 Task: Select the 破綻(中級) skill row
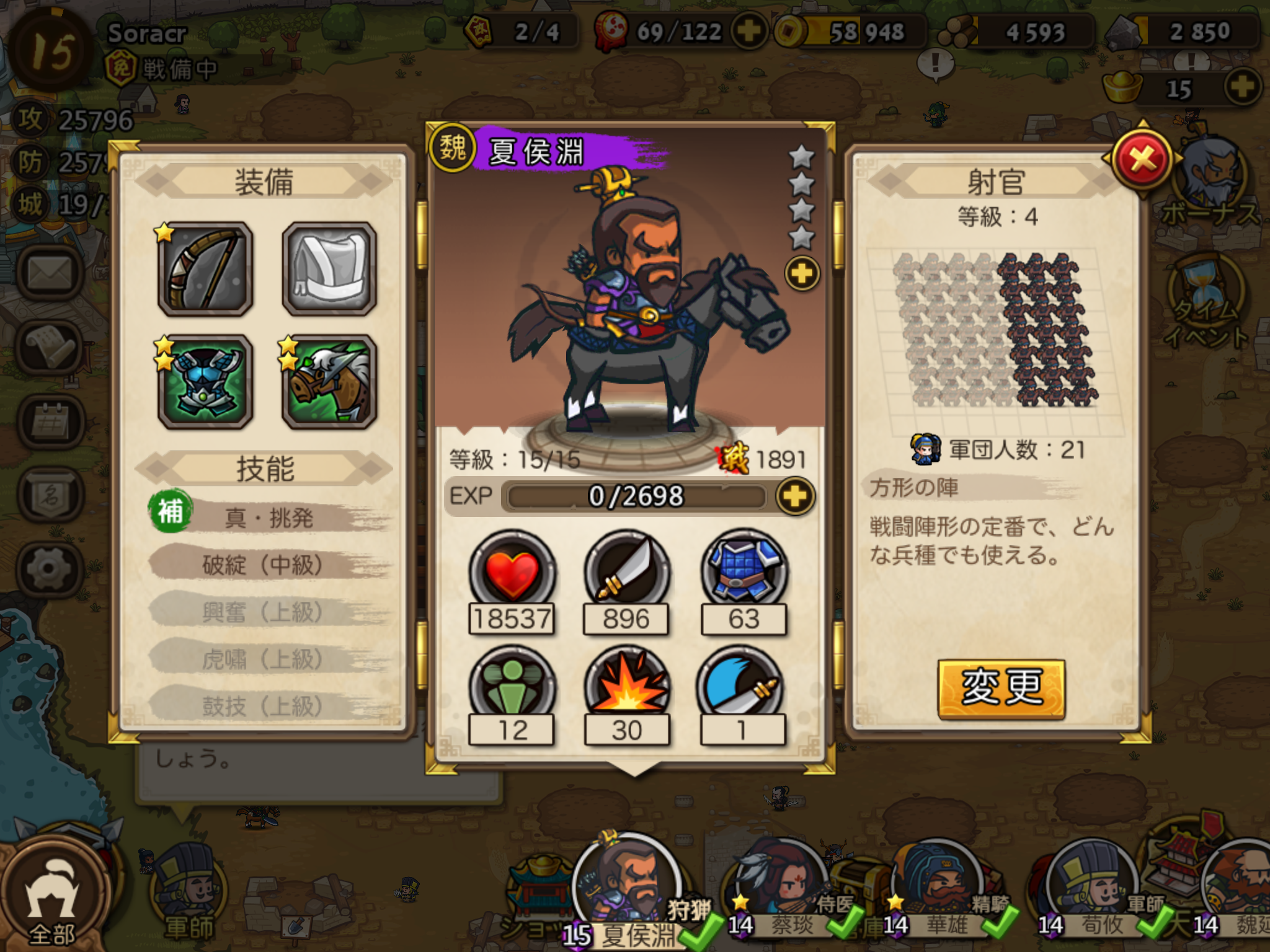tap(264, 564)
